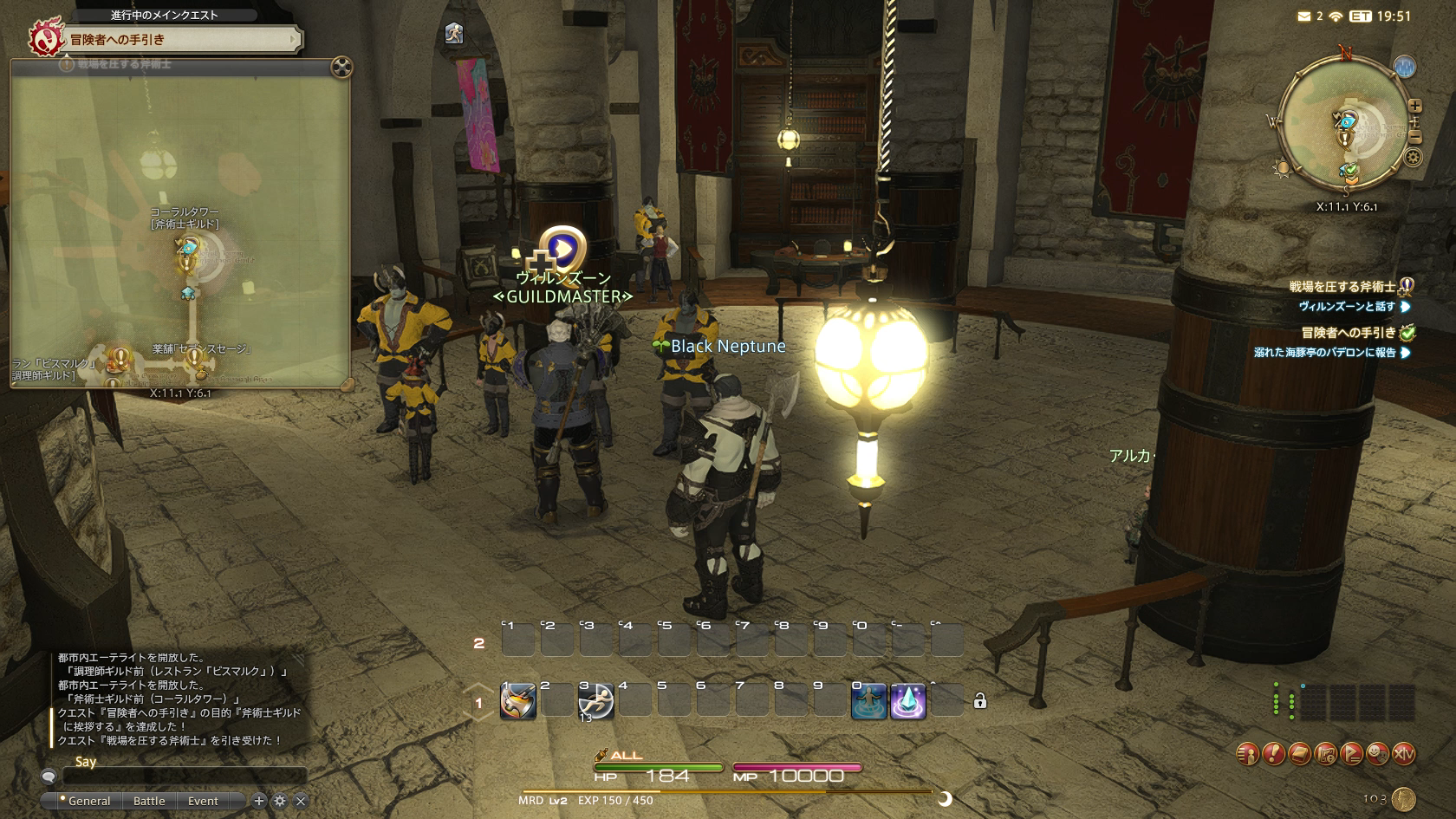The width and height of the screenshot is (1456, 819).
Task: Open the Party flag menu icon
Action: [1351, 754]
